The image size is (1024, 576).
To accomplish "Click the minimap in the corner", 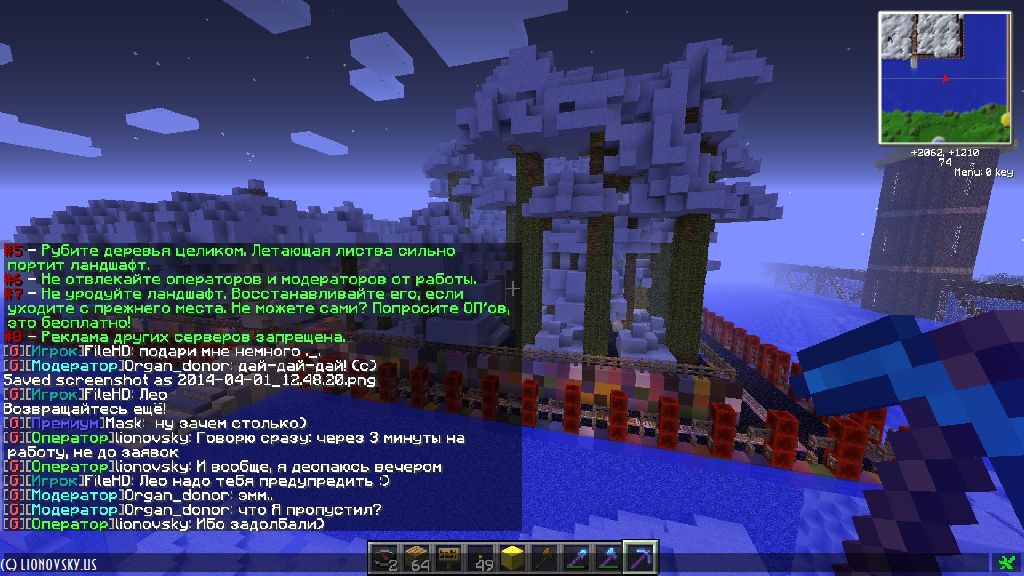I will coord(946,77).
